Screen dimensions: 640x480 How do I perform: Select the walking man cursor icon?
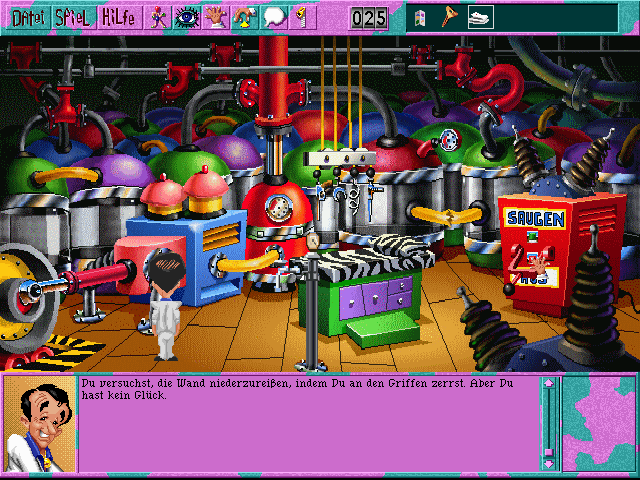click(157, 17)
